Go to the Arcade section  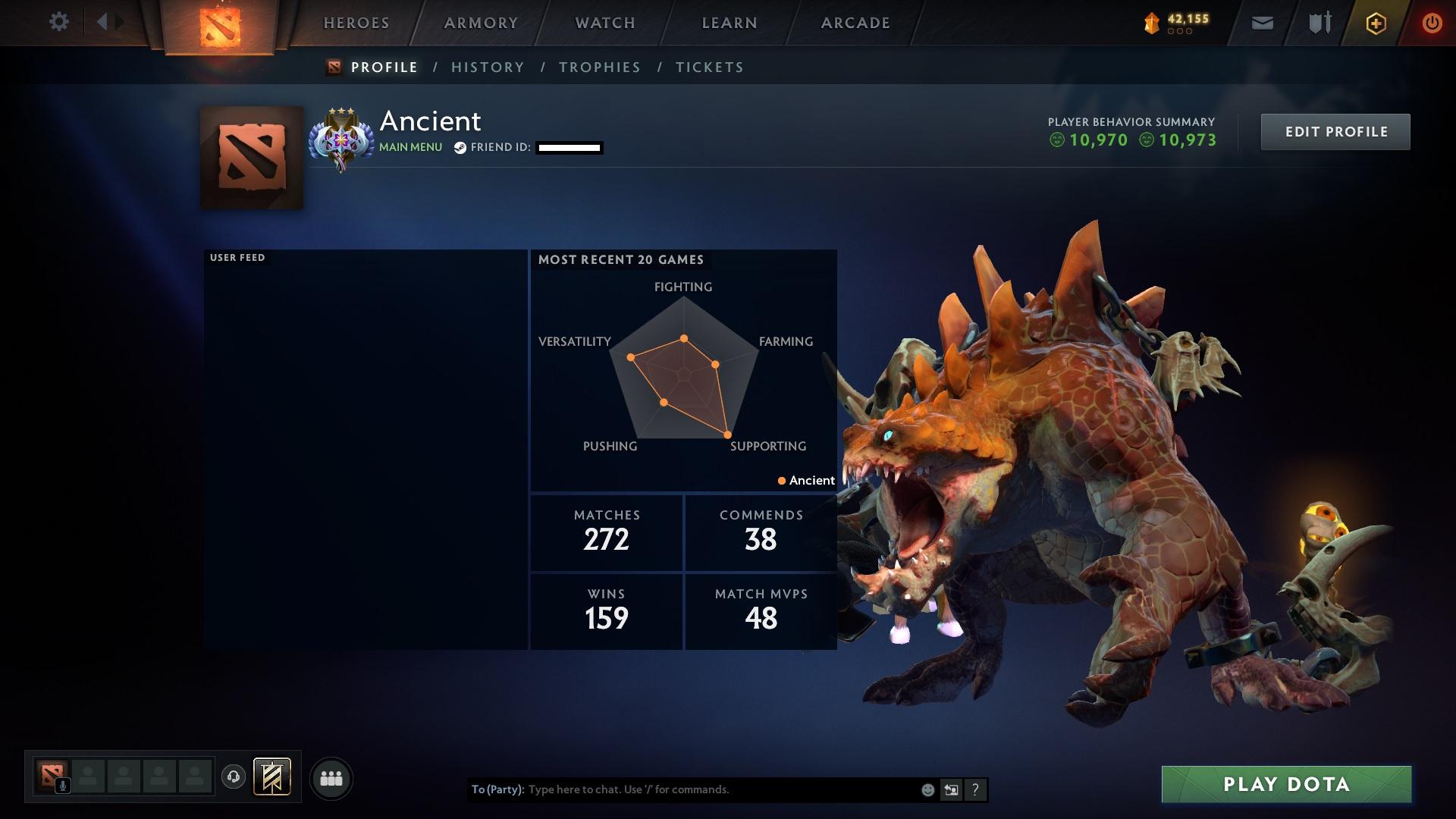click(855, 23)
